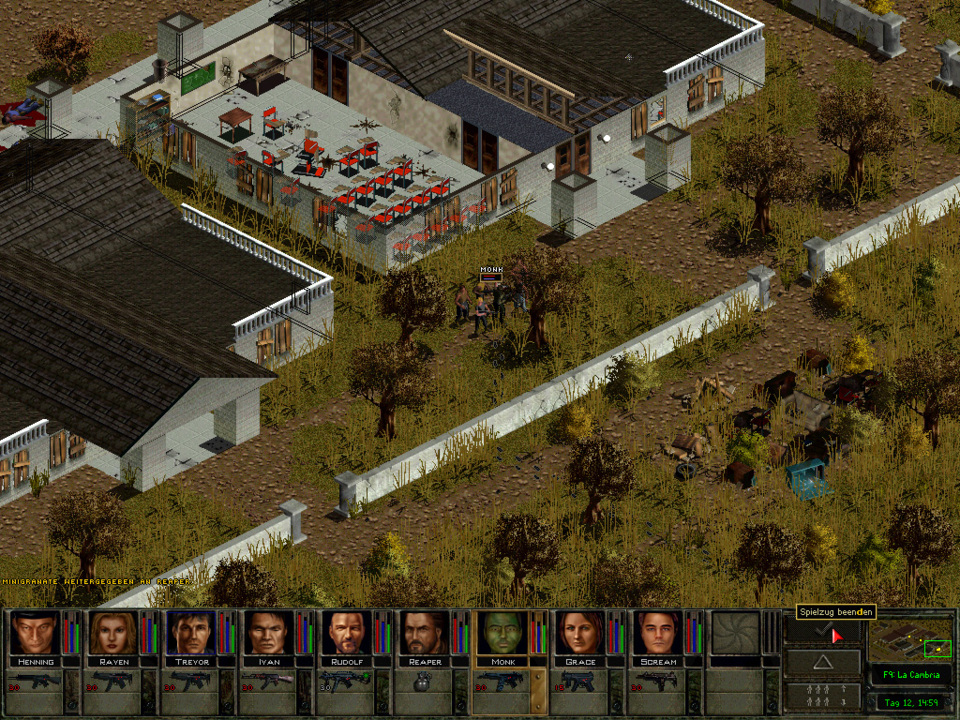Select Ivan's wooden-stock assault rifle slot

pyautogui.click(x=268, y=685)
